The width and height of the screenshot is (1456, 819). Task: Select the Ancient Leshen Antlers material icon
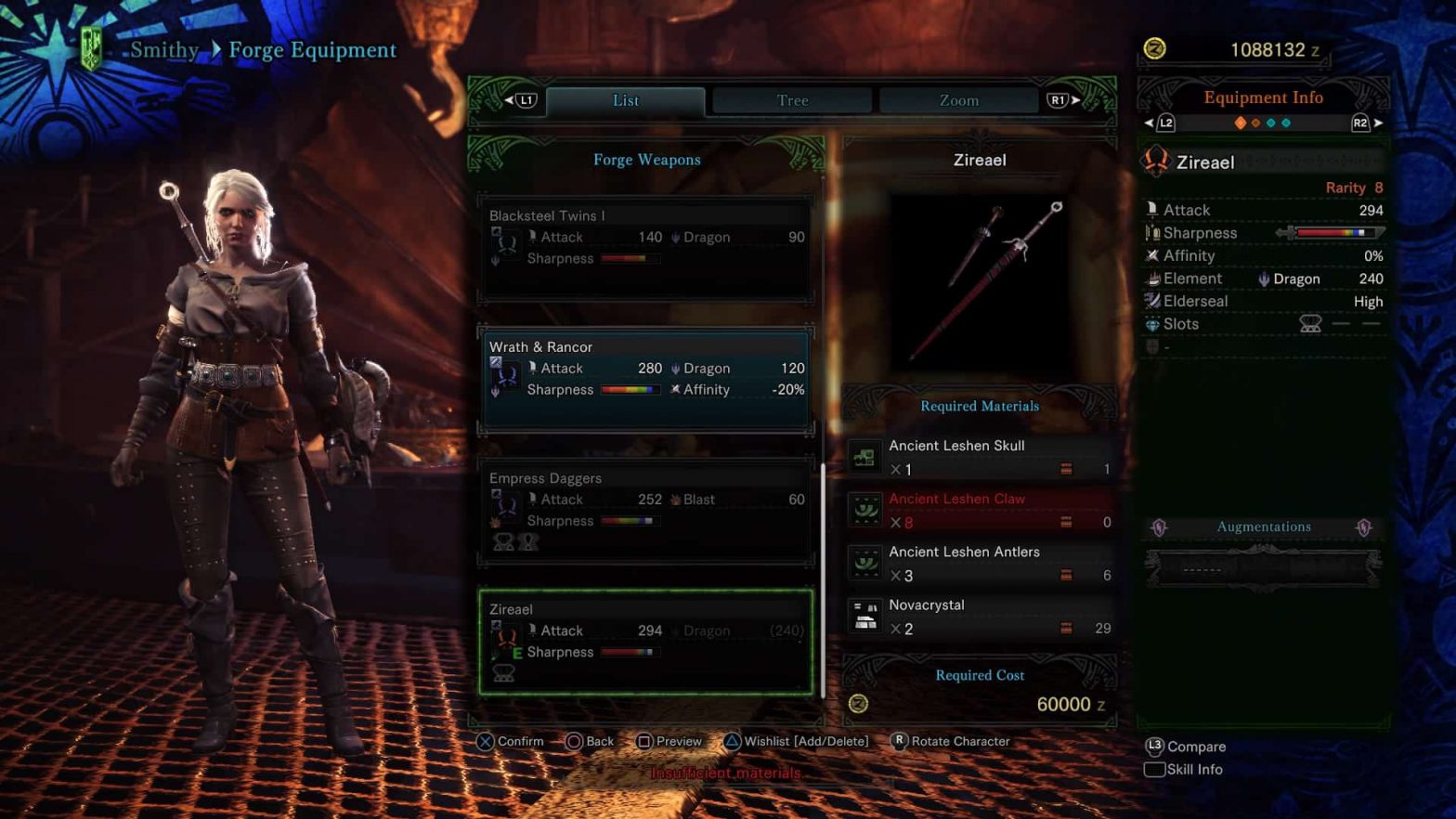pos(865,562)
